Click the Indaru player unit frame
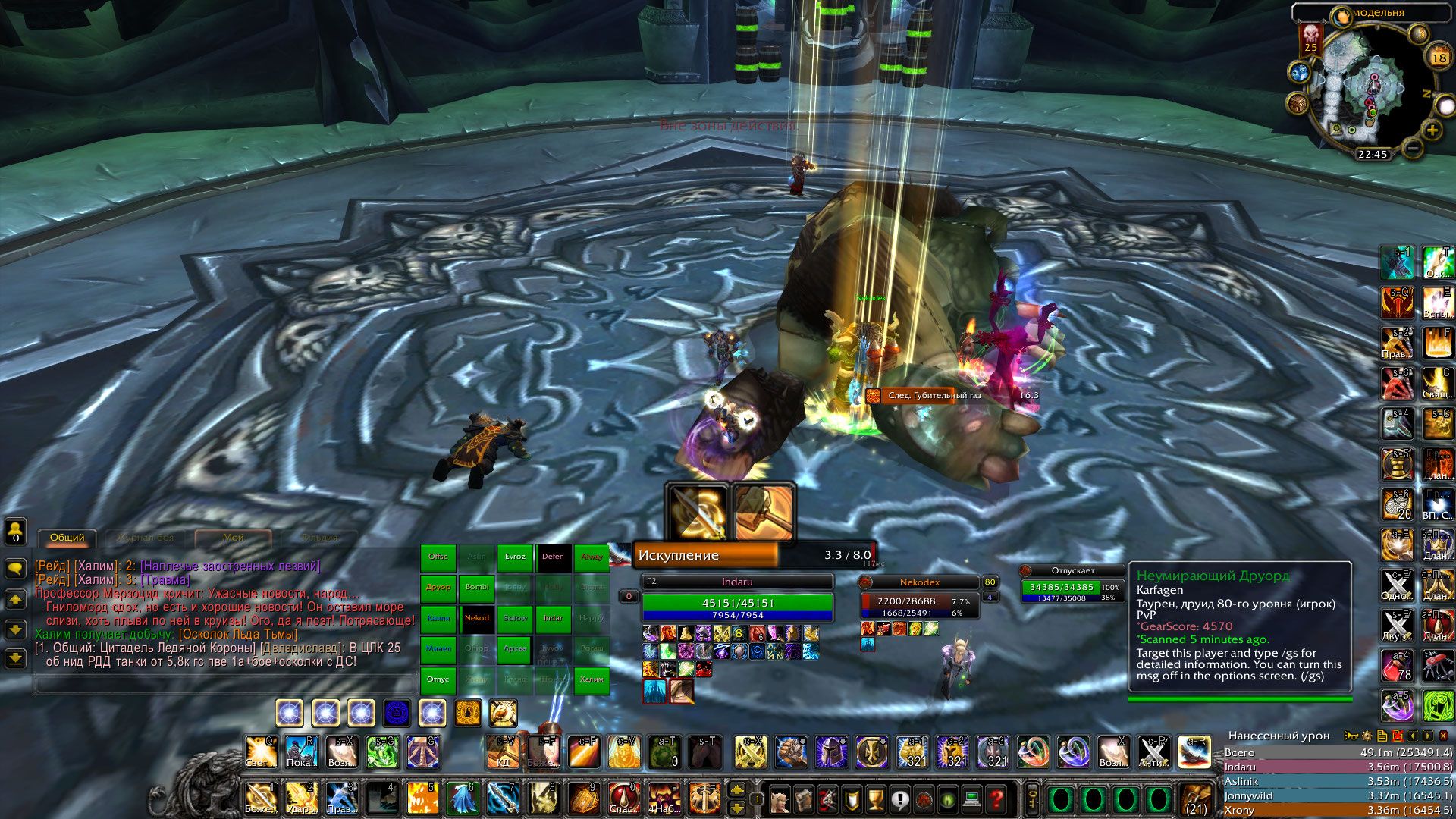The width and height of the screenshot is (1456, 819). coord(737,604)
